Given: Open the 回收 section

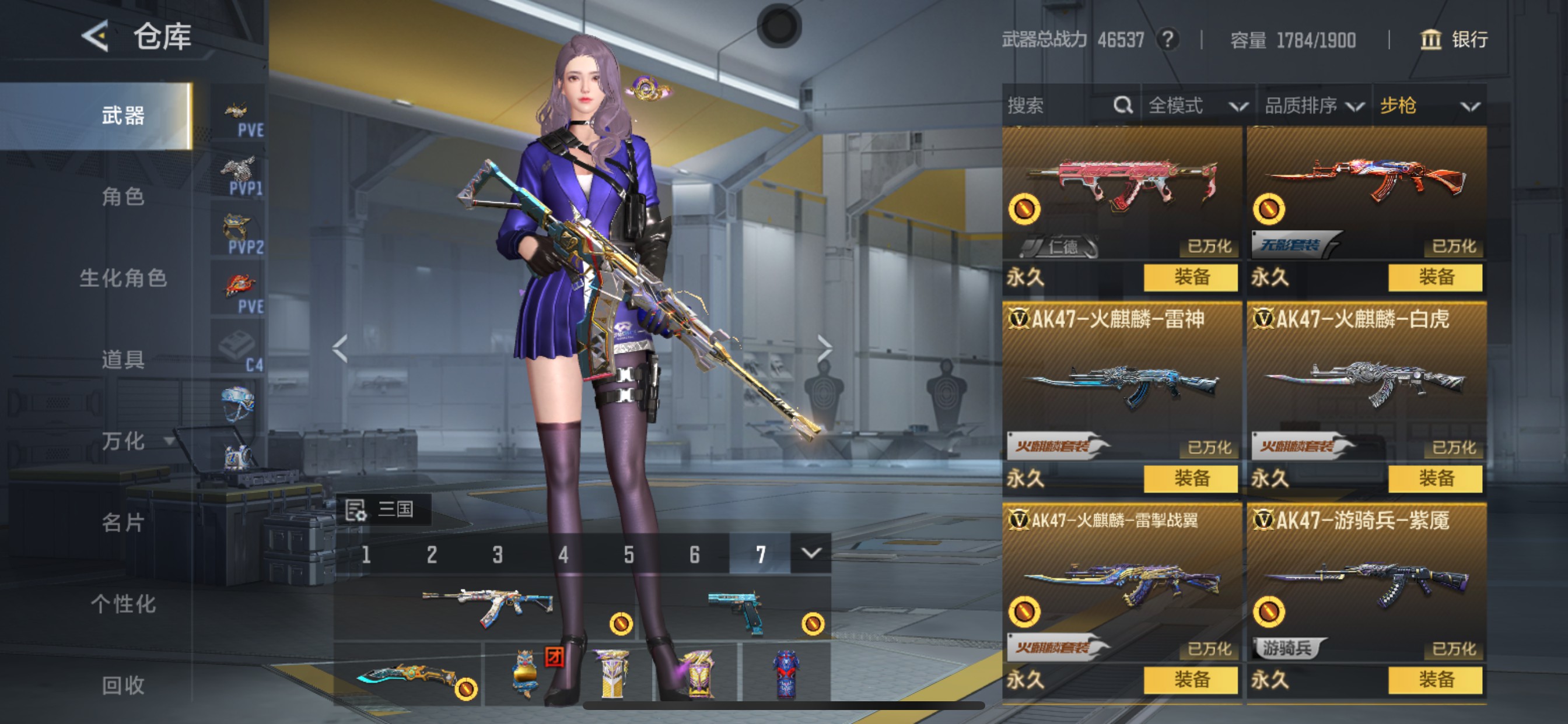Looking at the screenshot, I should pyautogui.click(x=123, y=685).
